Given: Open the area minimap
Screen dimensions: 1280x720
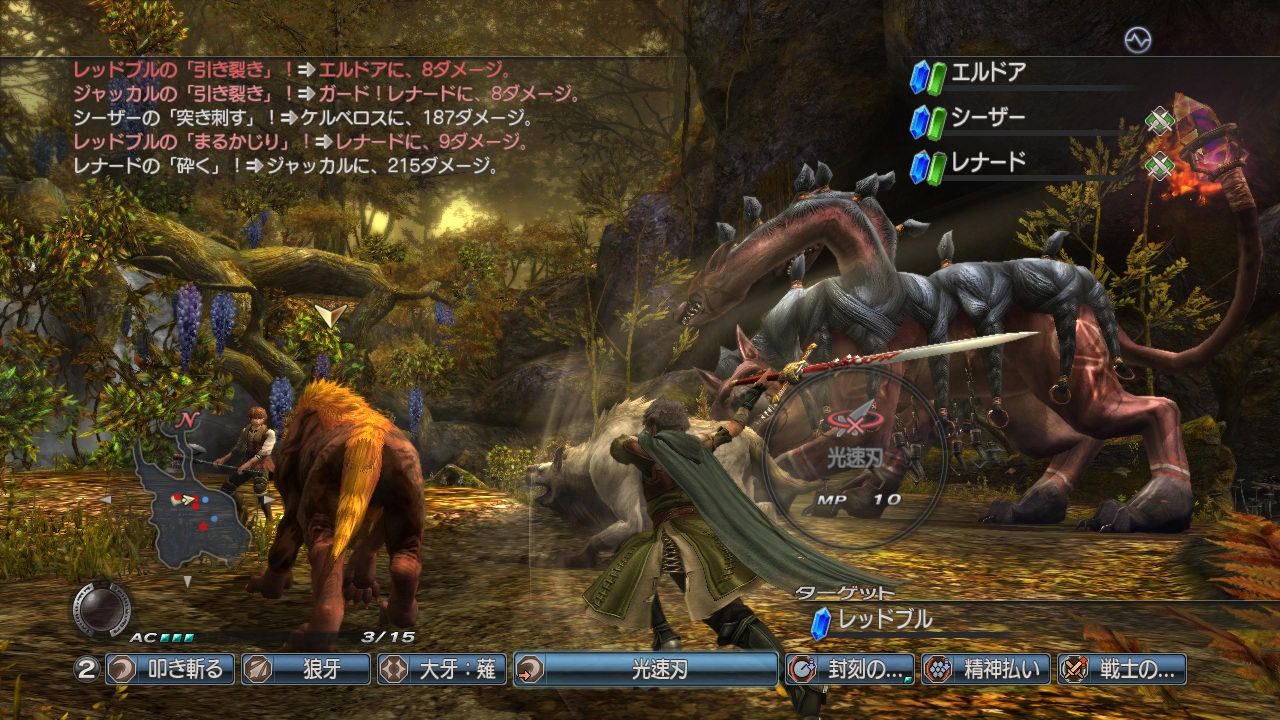Looking at the screenshot, I should coord(192,500).
